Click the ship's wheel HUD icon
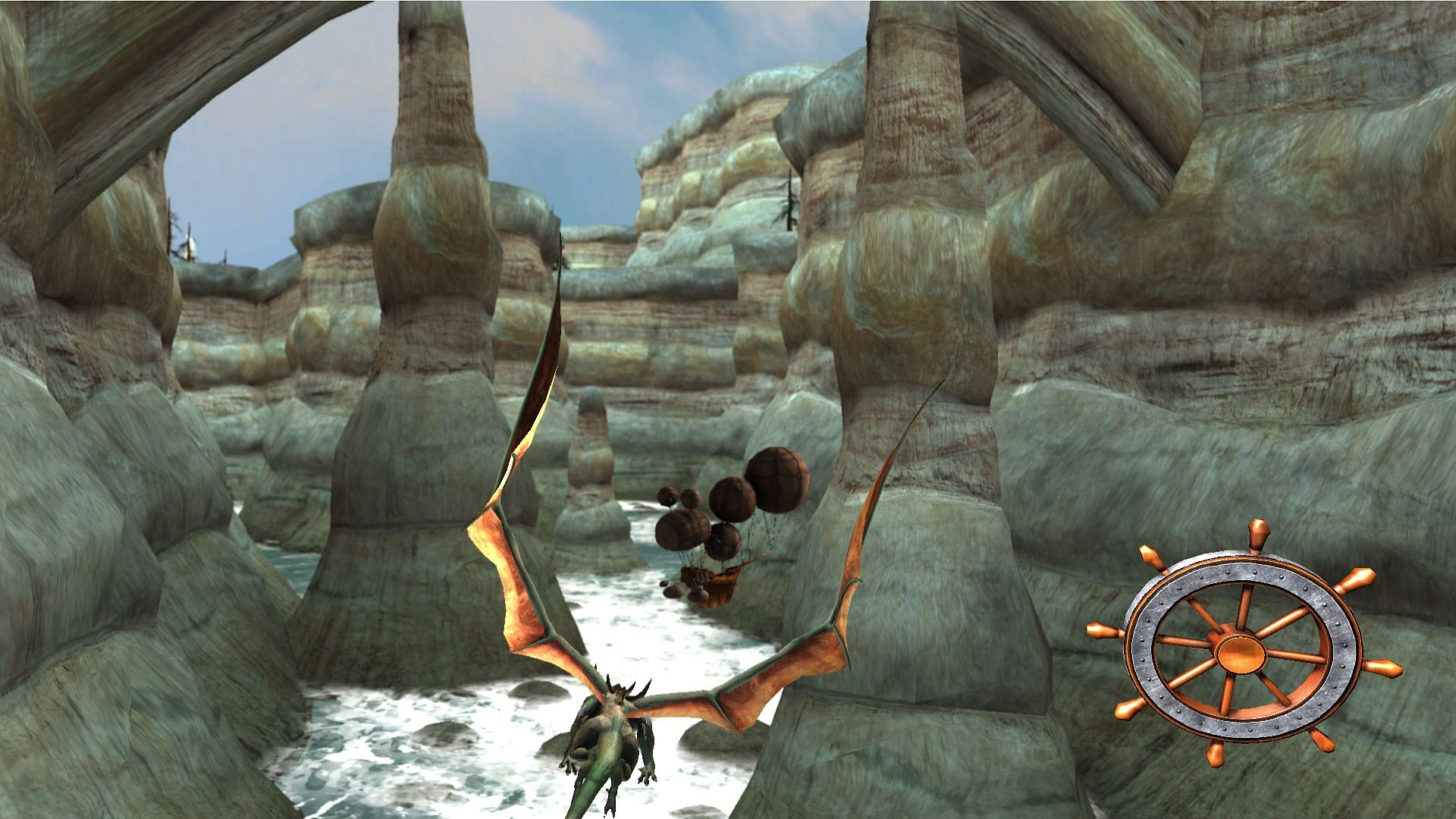The width and height of the screenshot is (1456, 819). pyautogui.click(x=1243, y=646)
